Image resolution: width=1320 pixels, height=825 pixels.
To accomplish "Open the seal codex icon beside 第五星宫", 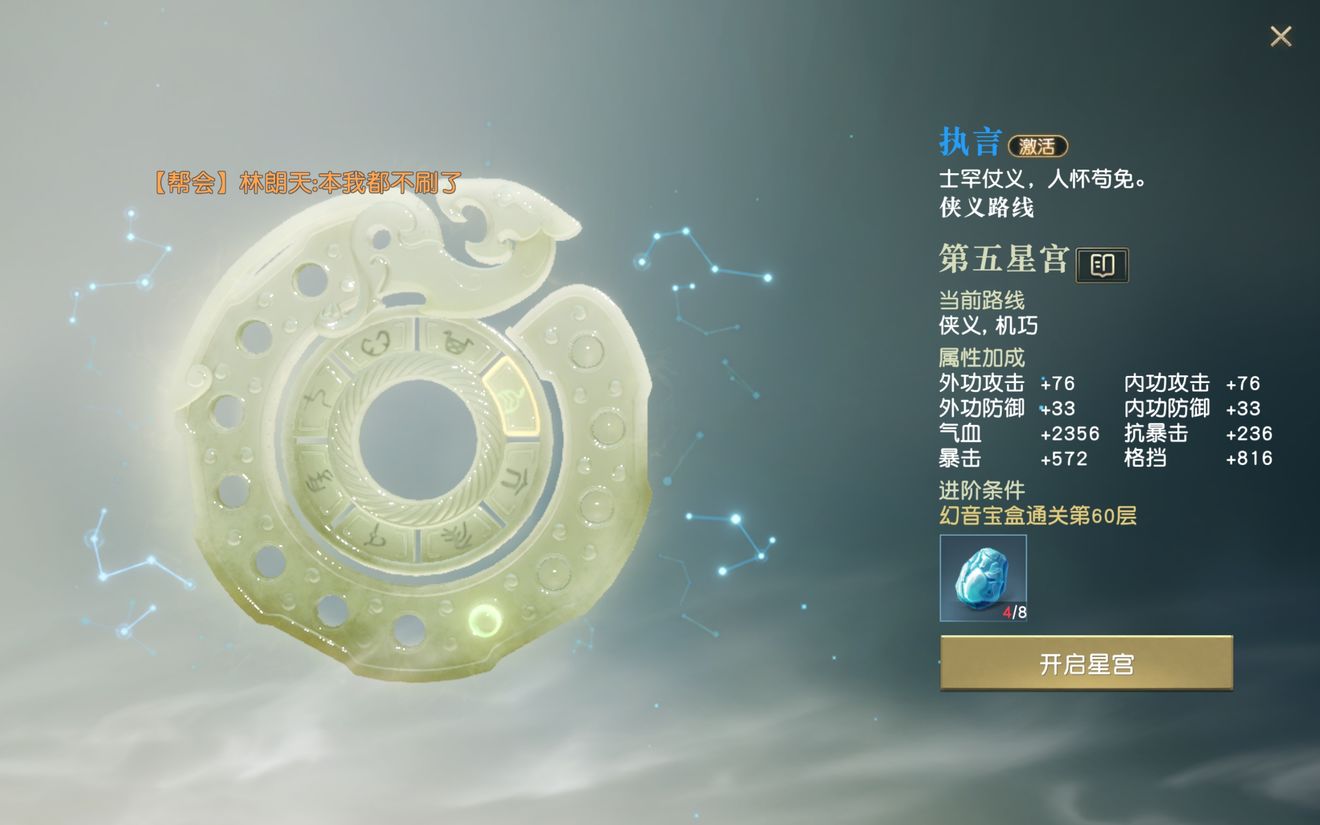I will click(x=1101, y=264).
